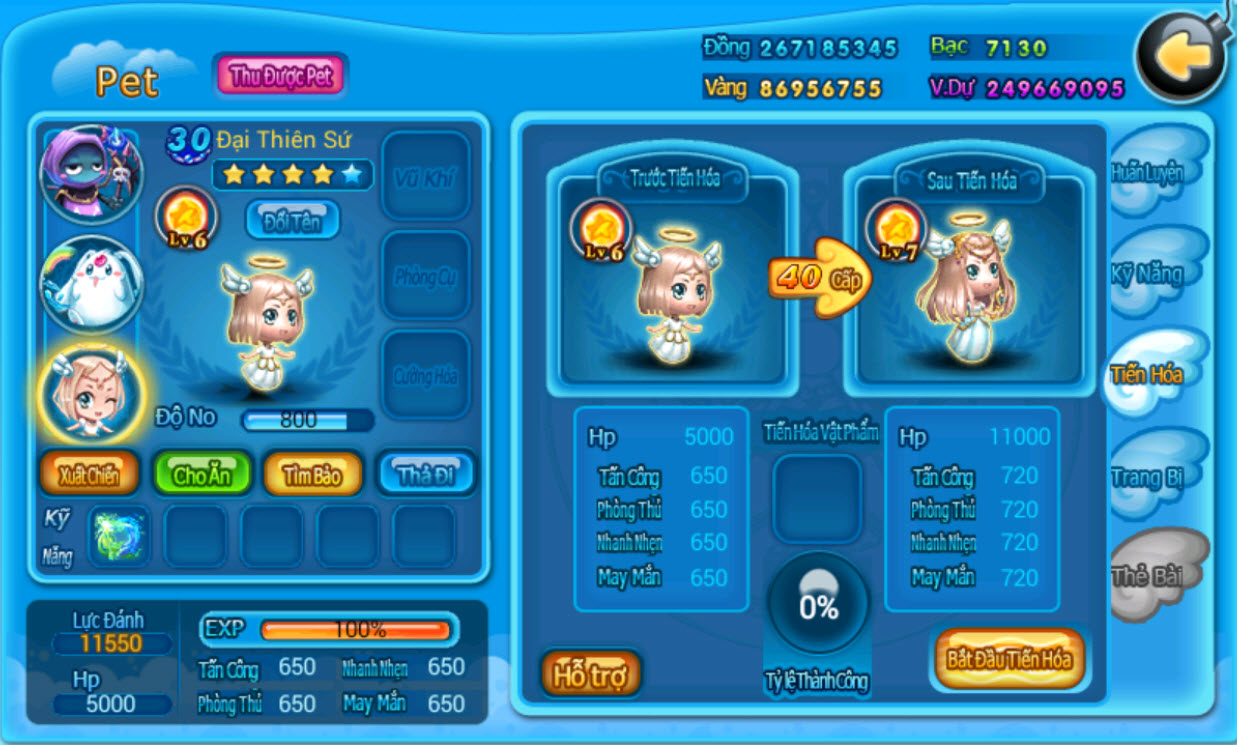Switch to the Huấn Luyện tab

click(x=1148, y=172)
